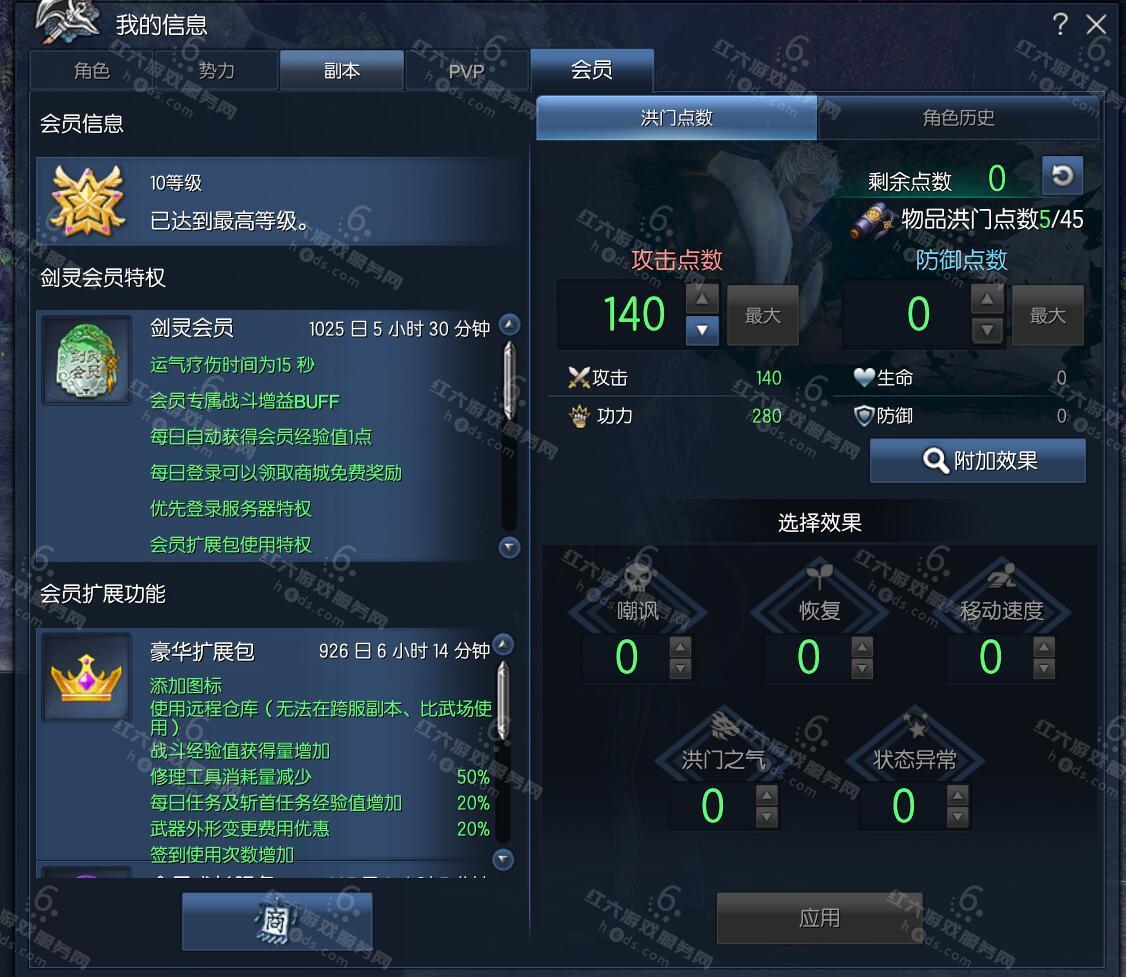Select the 副本 tab
The height and width of the screenshot is (977, 1126).
[341, 71]
